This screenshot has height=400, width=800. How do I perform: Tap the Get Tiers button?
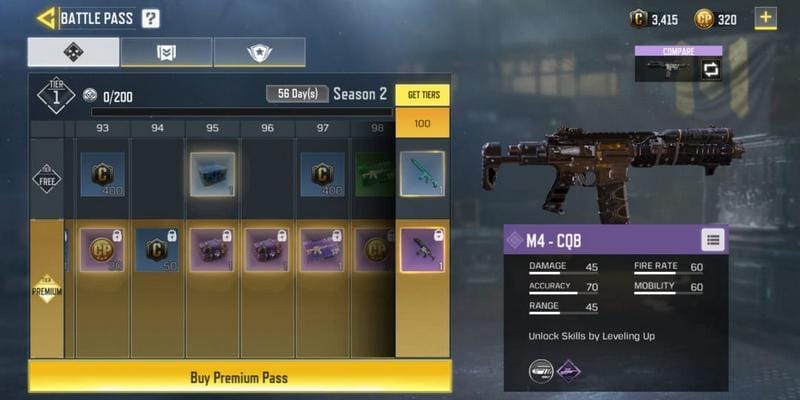click(422, 95)
